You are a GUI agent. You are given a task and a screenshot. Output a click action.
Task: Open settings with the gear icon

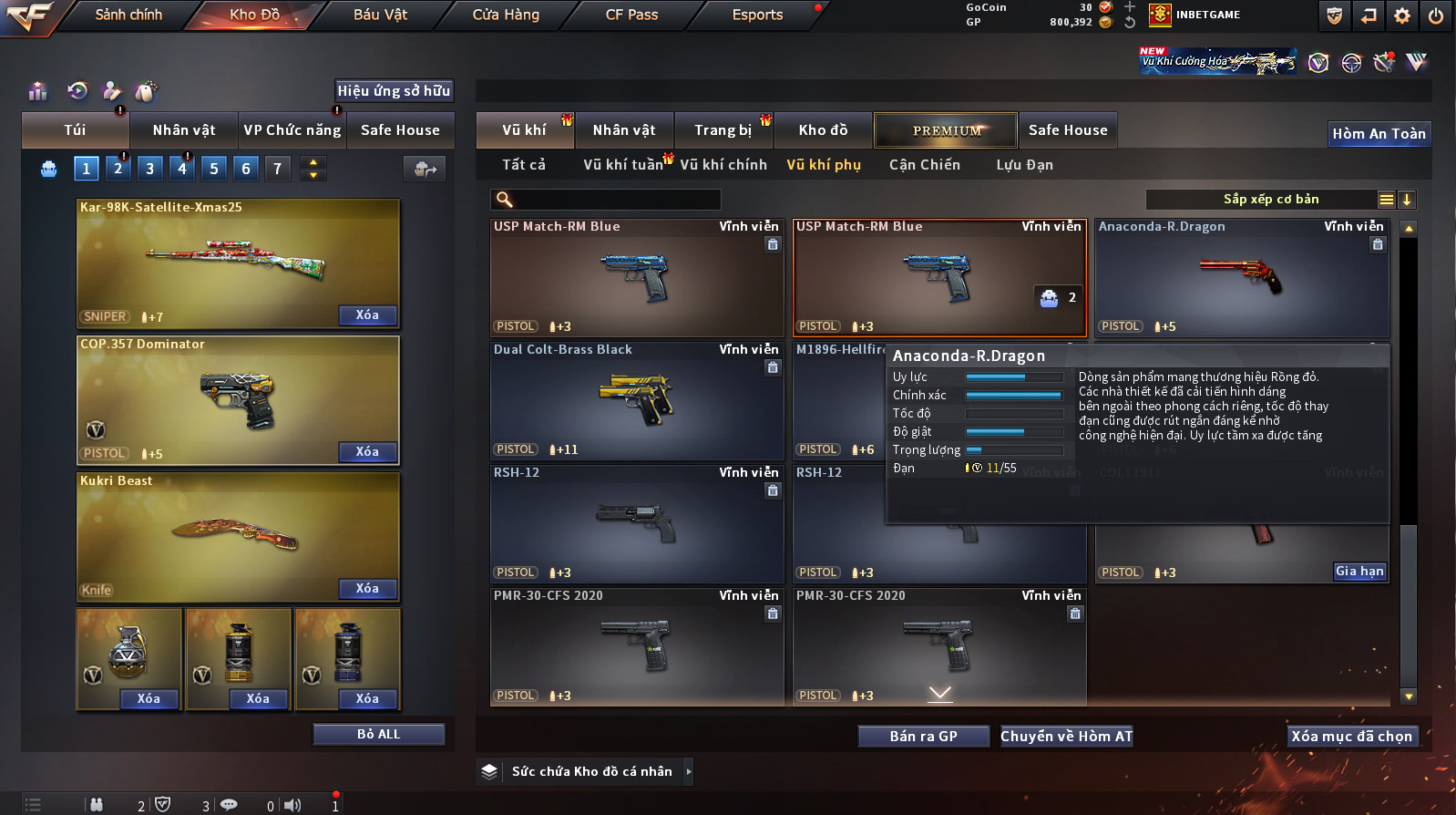pyautogui.click(x=1402, y=15)
